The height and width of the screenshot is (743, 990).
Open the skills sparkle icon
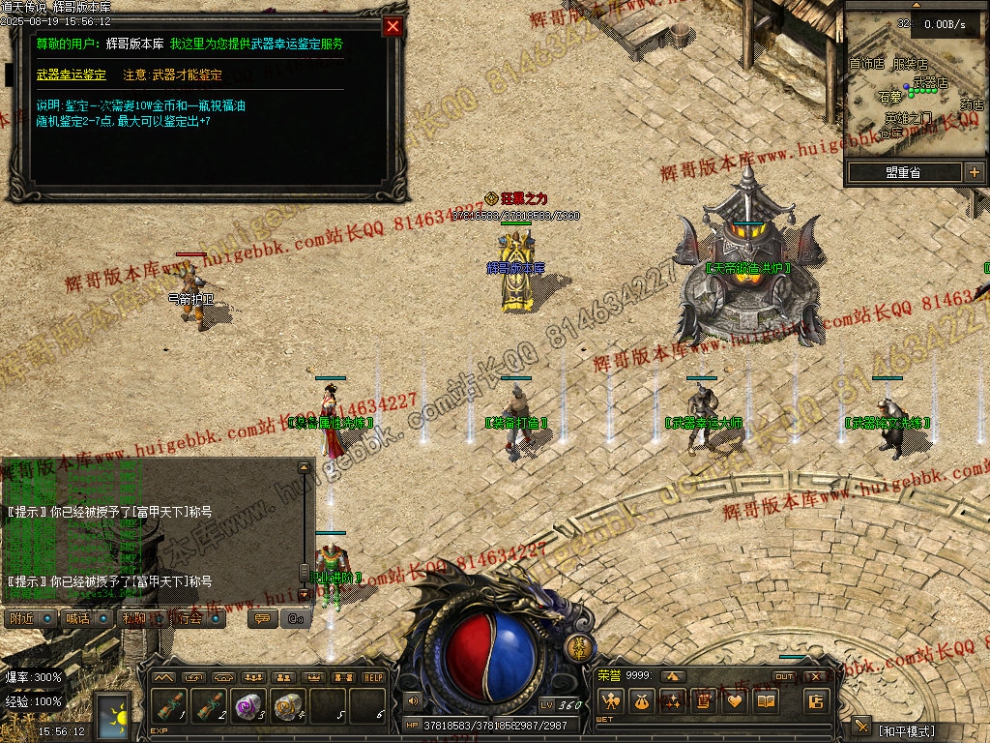pyautogui.click(x=672, y=700)
